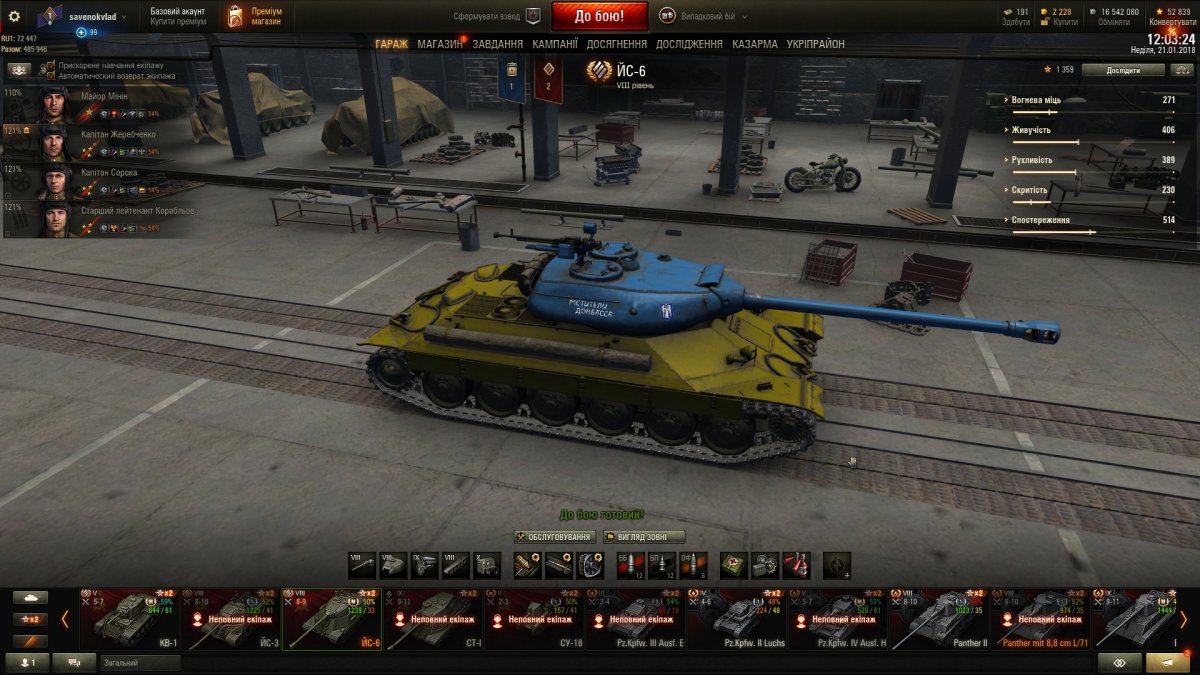Start battle with the red До бою! button
This screenshot has height=675, width=1200.
[x=598, y=16]
